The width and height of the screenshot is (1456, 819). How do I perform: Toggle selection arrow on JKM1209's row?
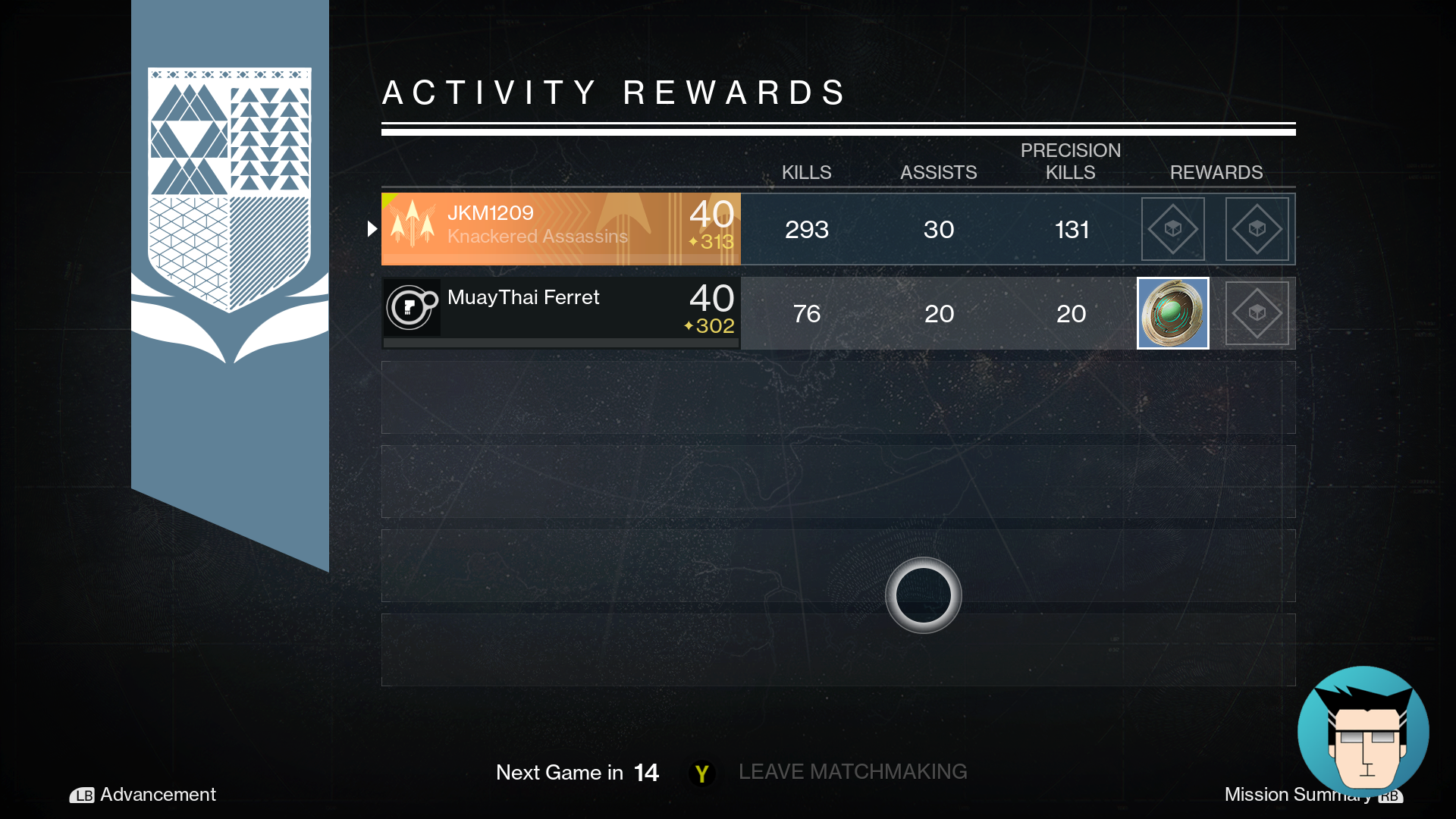pos(371,227)
